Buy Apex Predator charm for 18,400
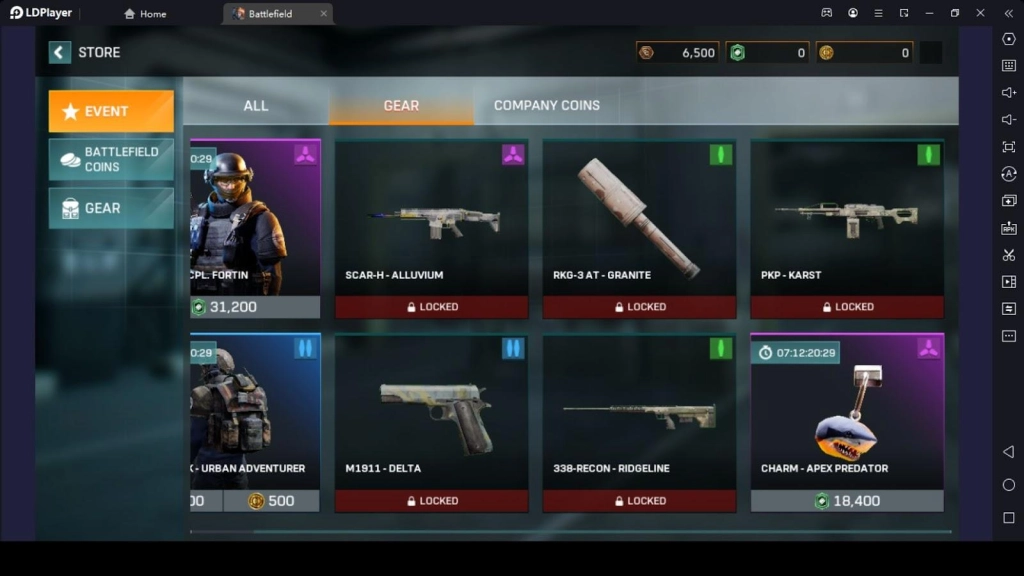 pos(847,501)
